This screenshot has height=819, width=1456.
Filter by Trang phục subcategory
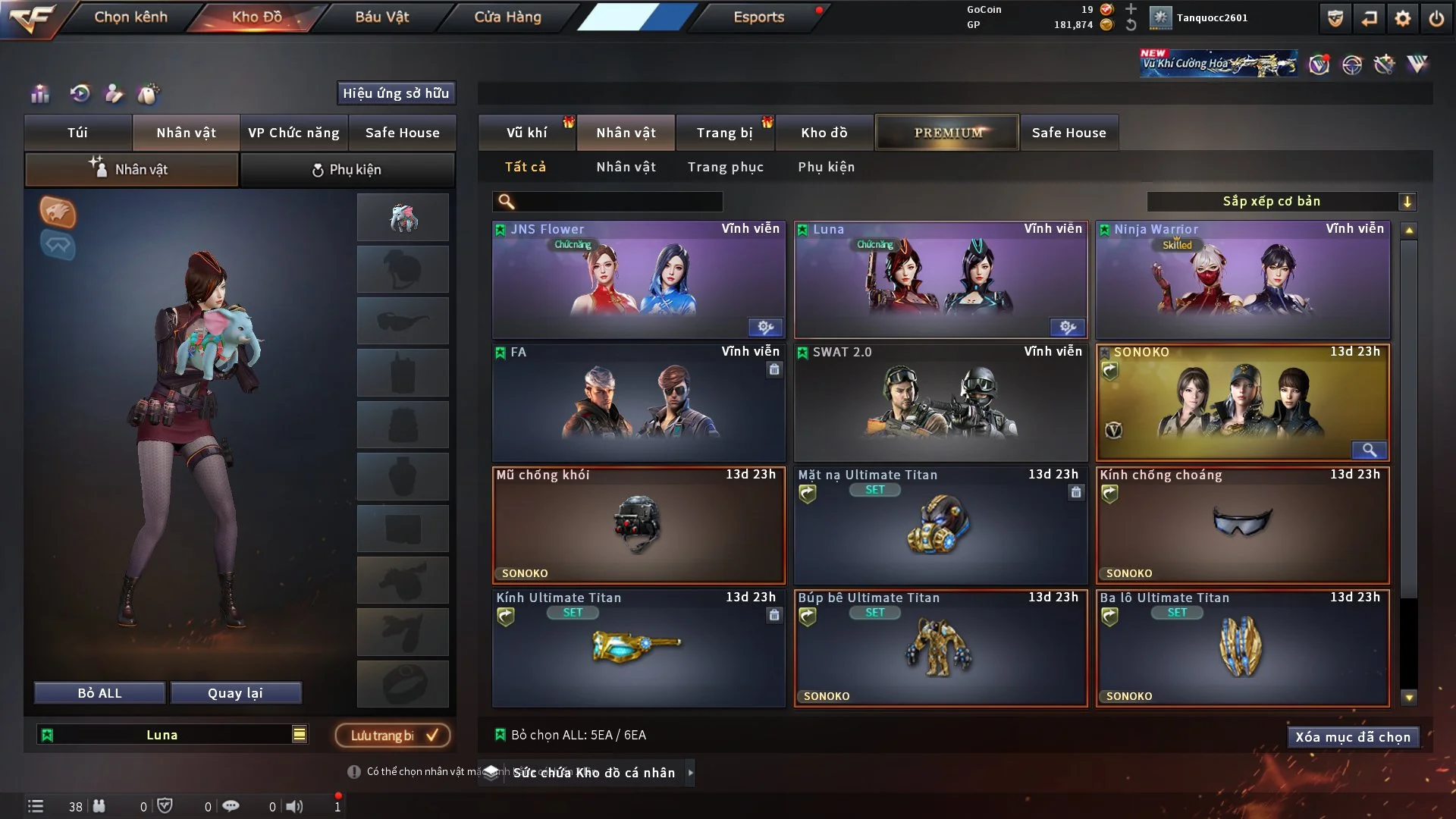click(x=725, y=167)
